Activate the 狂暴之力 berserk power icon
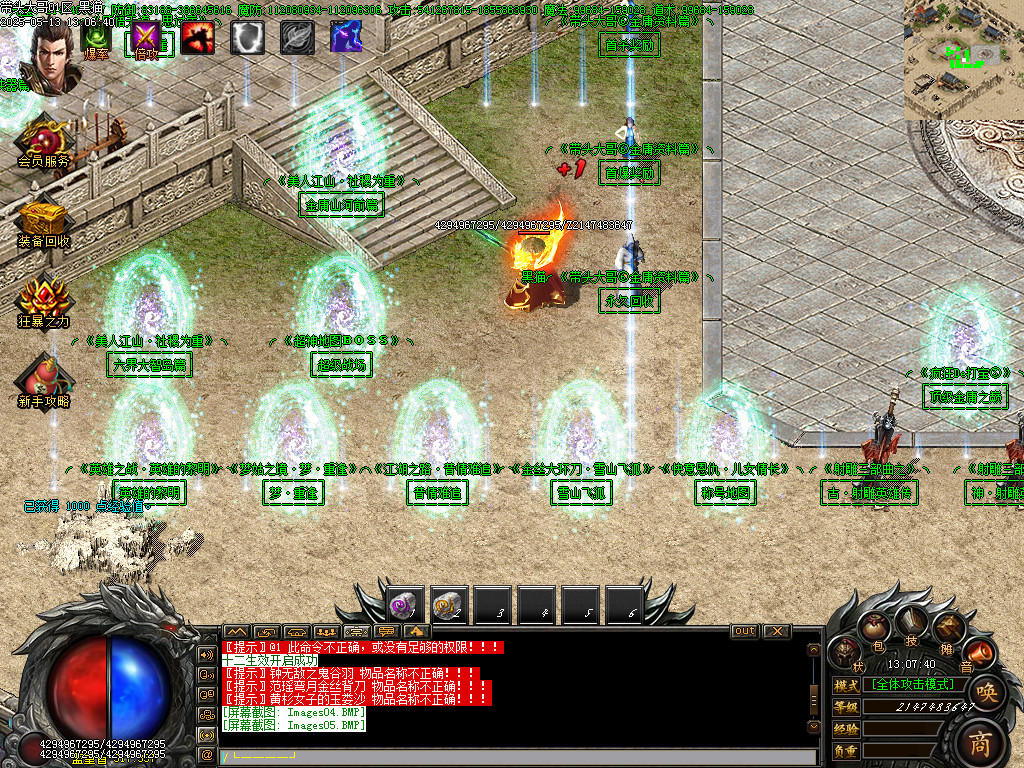This screenshot has width=1024, height=768. coord(44,301)
